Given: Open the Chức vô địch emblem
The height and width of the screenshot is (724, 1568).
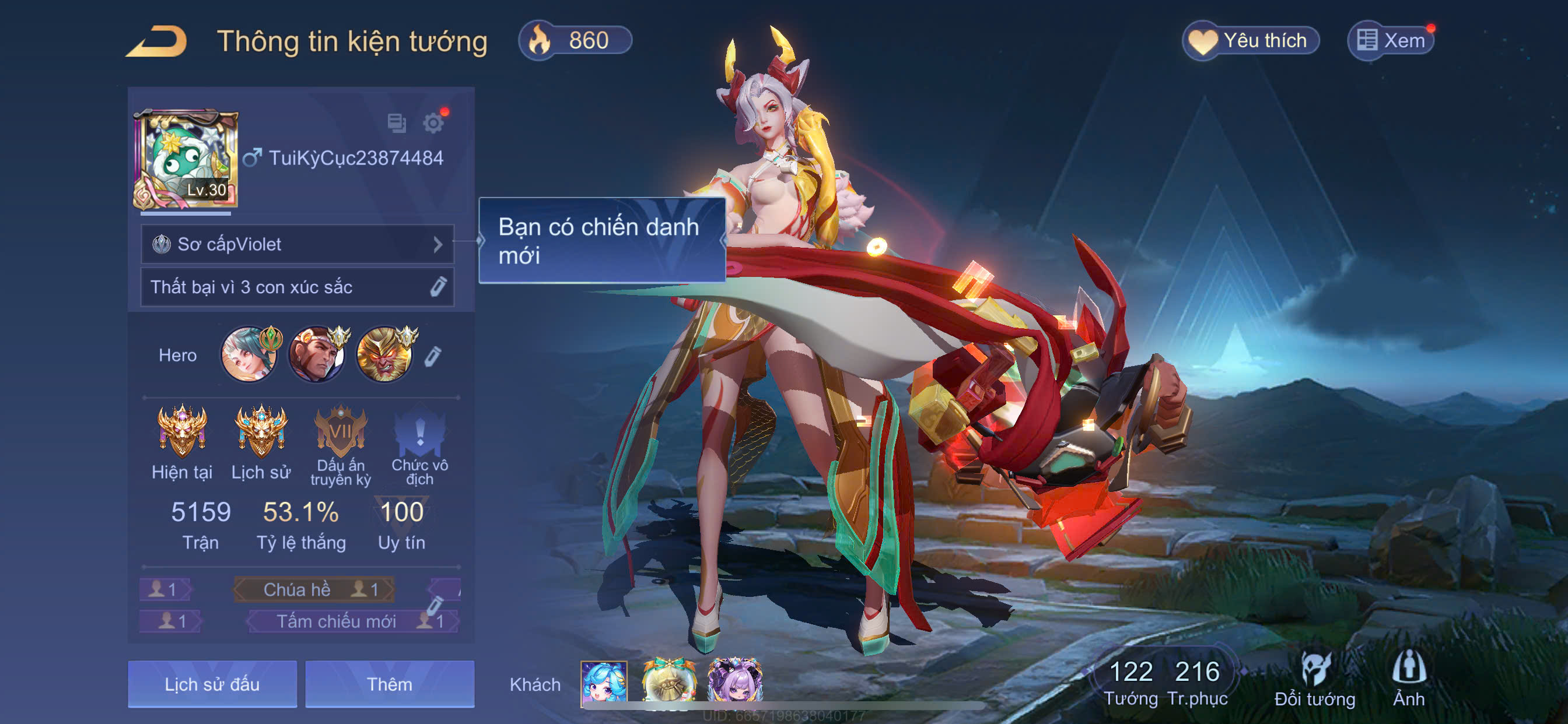Looking at the screenshot, I should point(419,433).
